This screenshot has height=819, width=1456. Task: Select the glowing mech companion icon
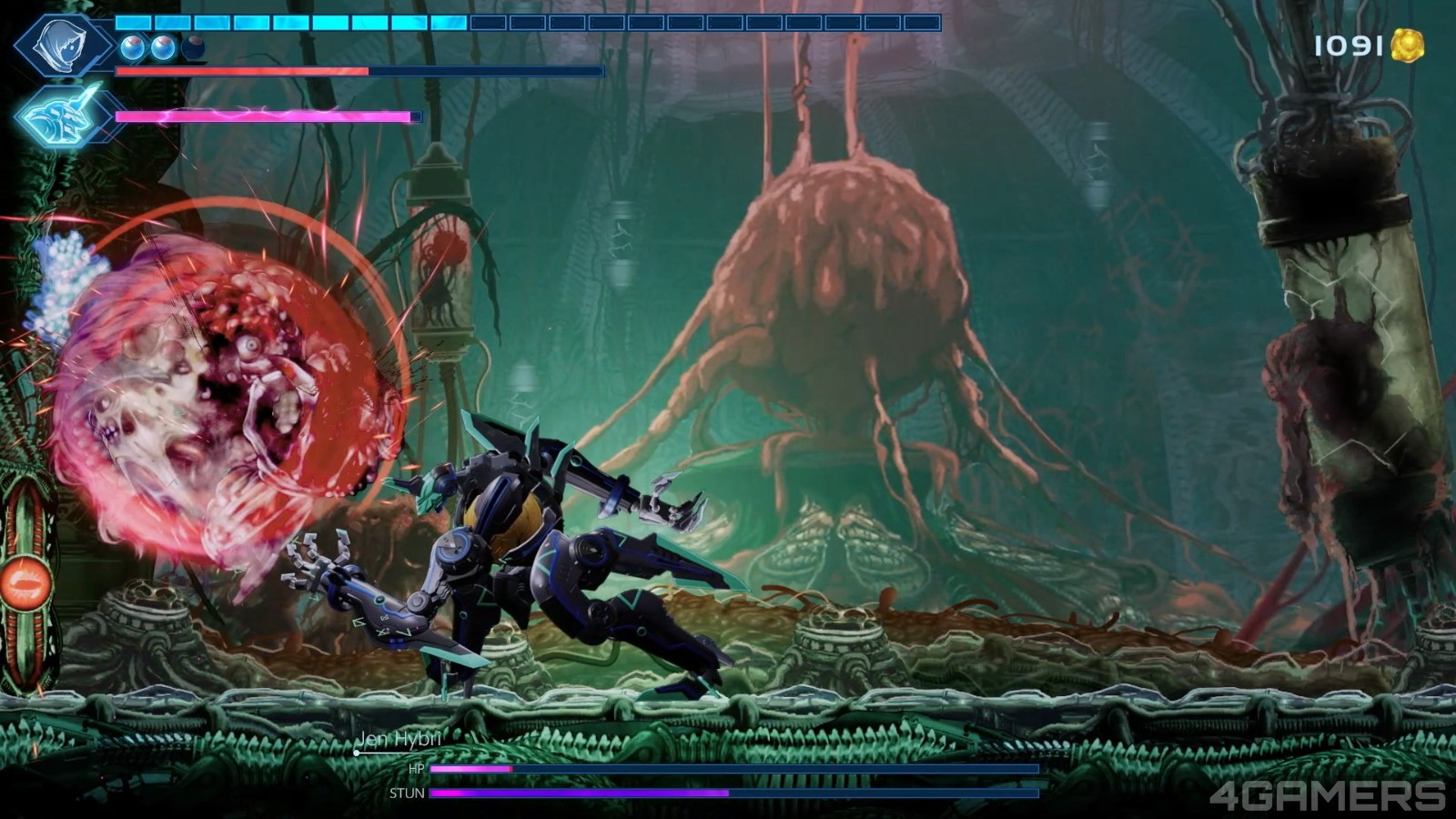point(60,116)
